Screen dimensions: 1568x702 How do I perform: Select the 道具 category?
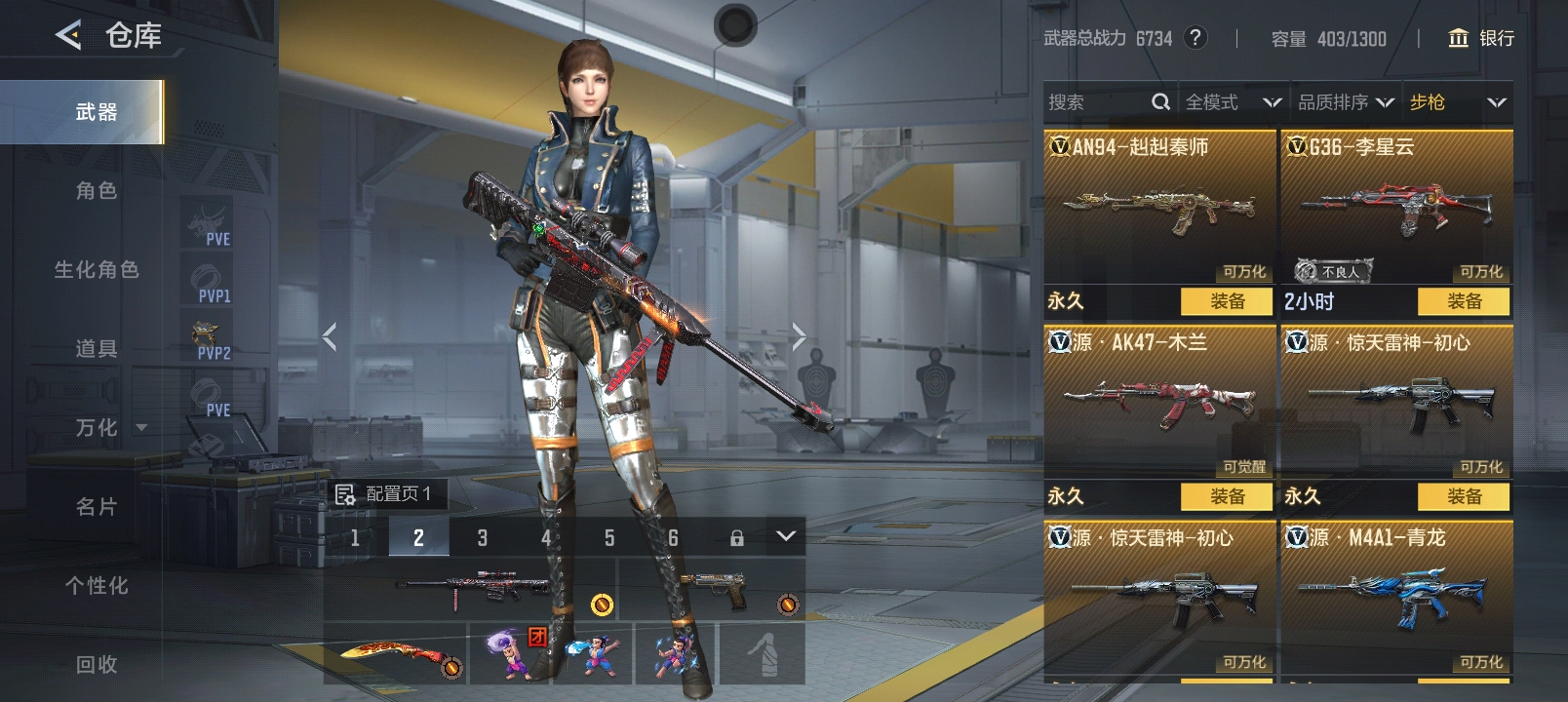97,349
